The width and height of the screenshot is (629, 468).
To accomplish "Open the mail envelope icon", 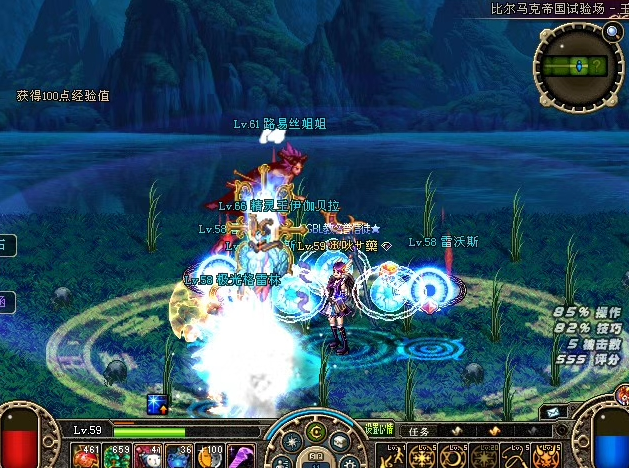I will pos(552,412).
